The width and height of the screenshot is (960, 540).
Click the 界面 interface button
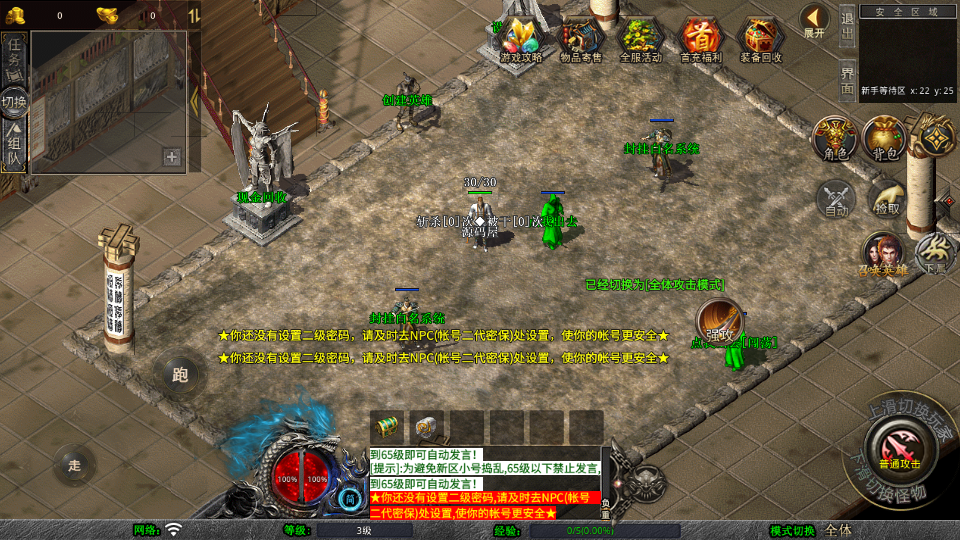point(847,78)
